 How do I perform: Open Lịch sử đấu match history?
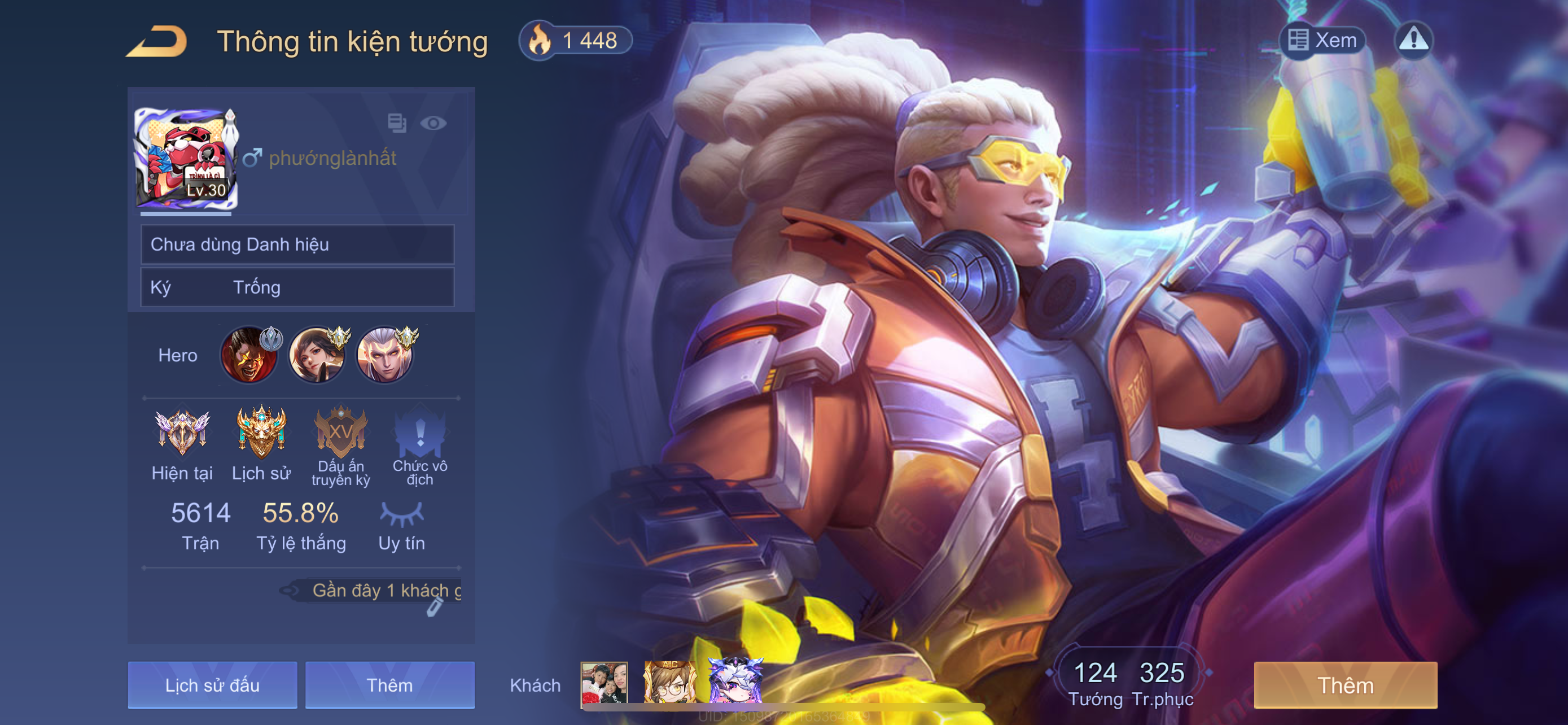pyautogui.click(x=212, y=685)
